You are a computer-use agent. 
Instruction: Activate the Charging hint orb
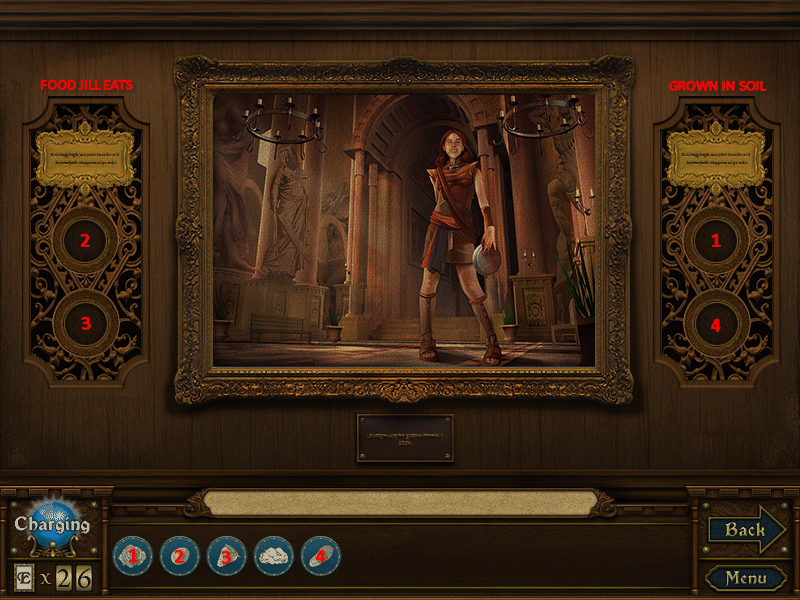51,524
